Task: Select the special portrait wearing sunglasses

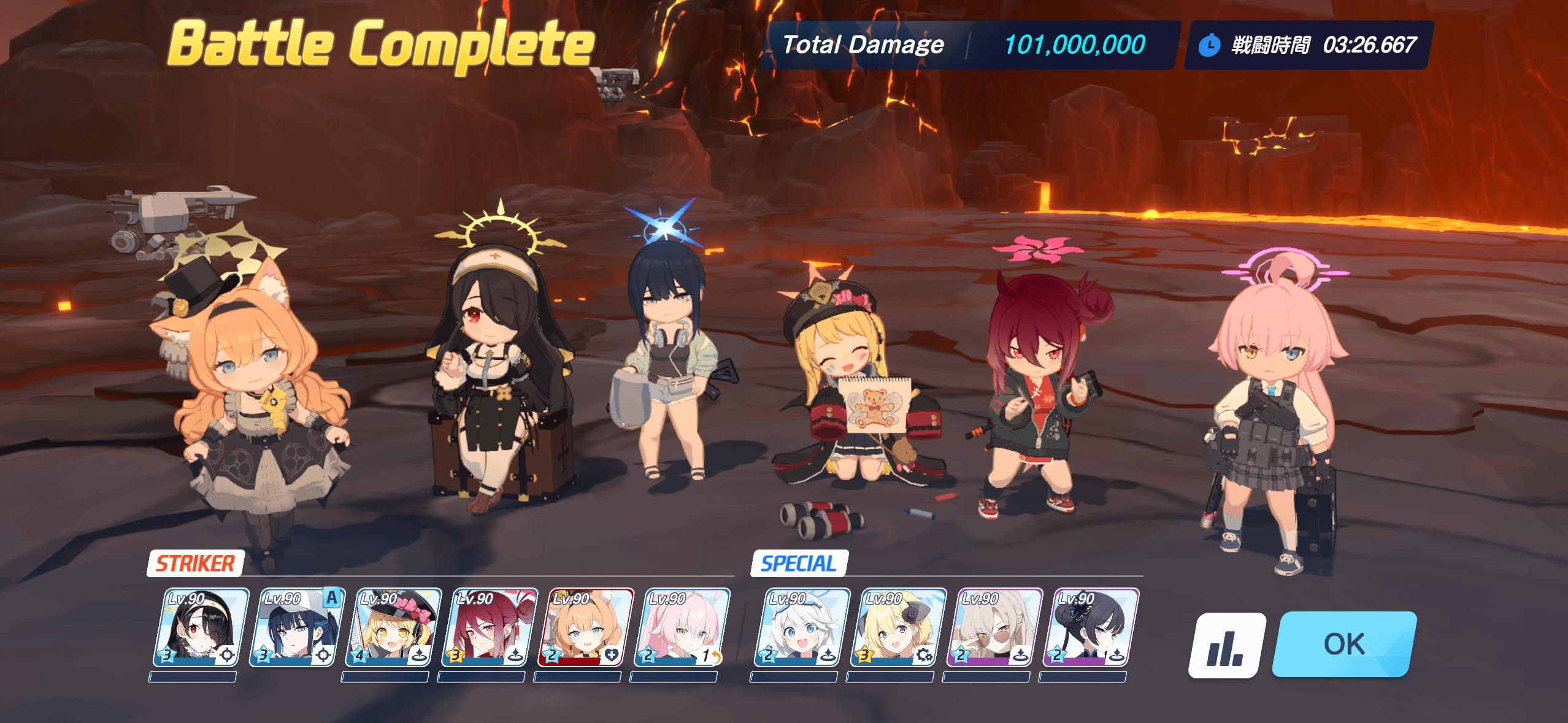Action: pyautogui.click(x=994, y=627)
